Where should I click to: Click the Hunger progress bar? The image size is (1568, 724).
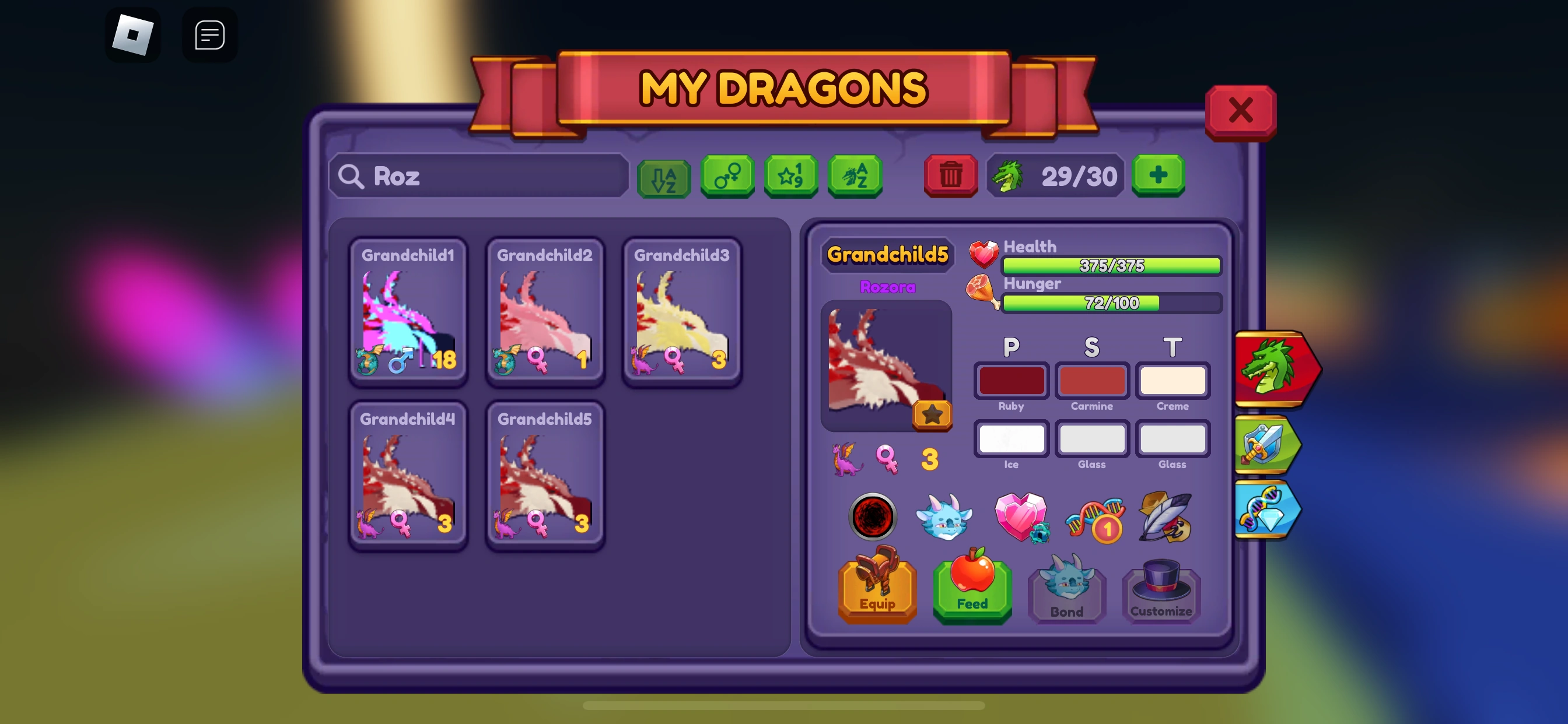pyautogui.click(x=1111, y=304)
